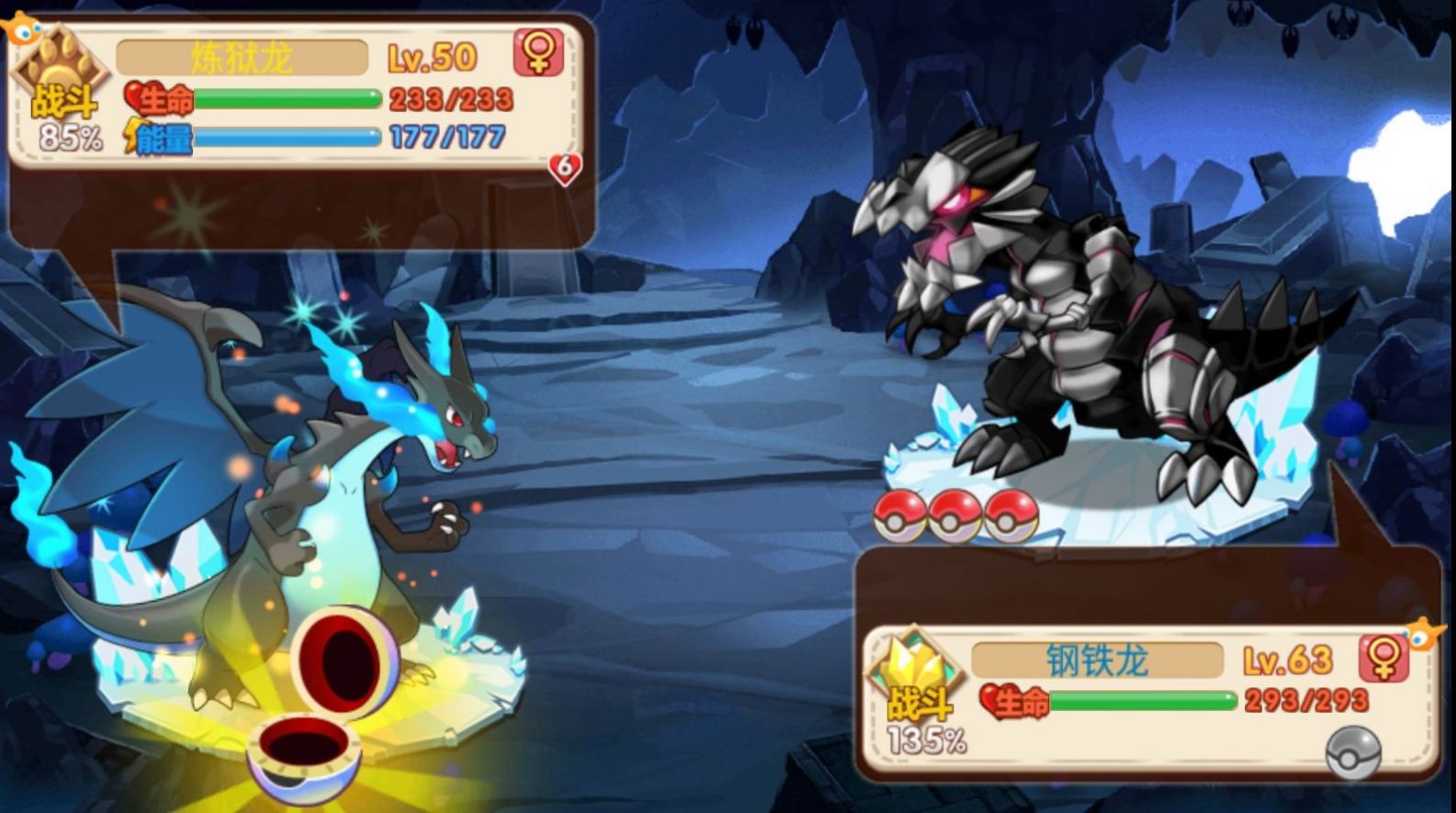This screenshot has height=813, width=1456.
Task: Click the 炼狱龙 name plate
Action: pos(243,55)
